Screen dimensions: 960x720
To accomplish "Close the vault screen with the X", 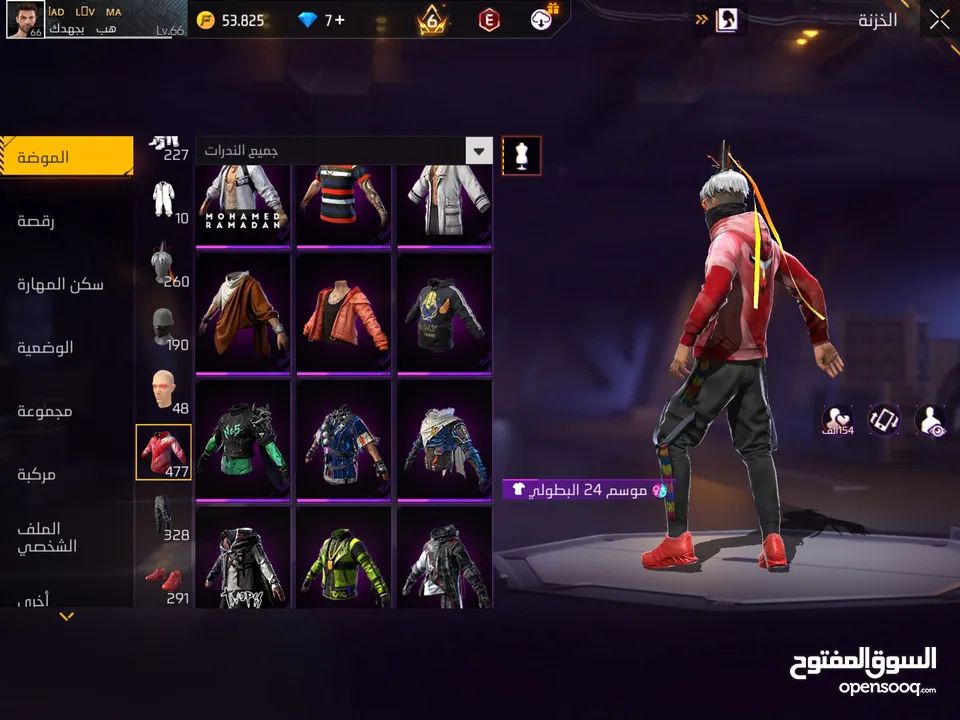I will (938, 20).
